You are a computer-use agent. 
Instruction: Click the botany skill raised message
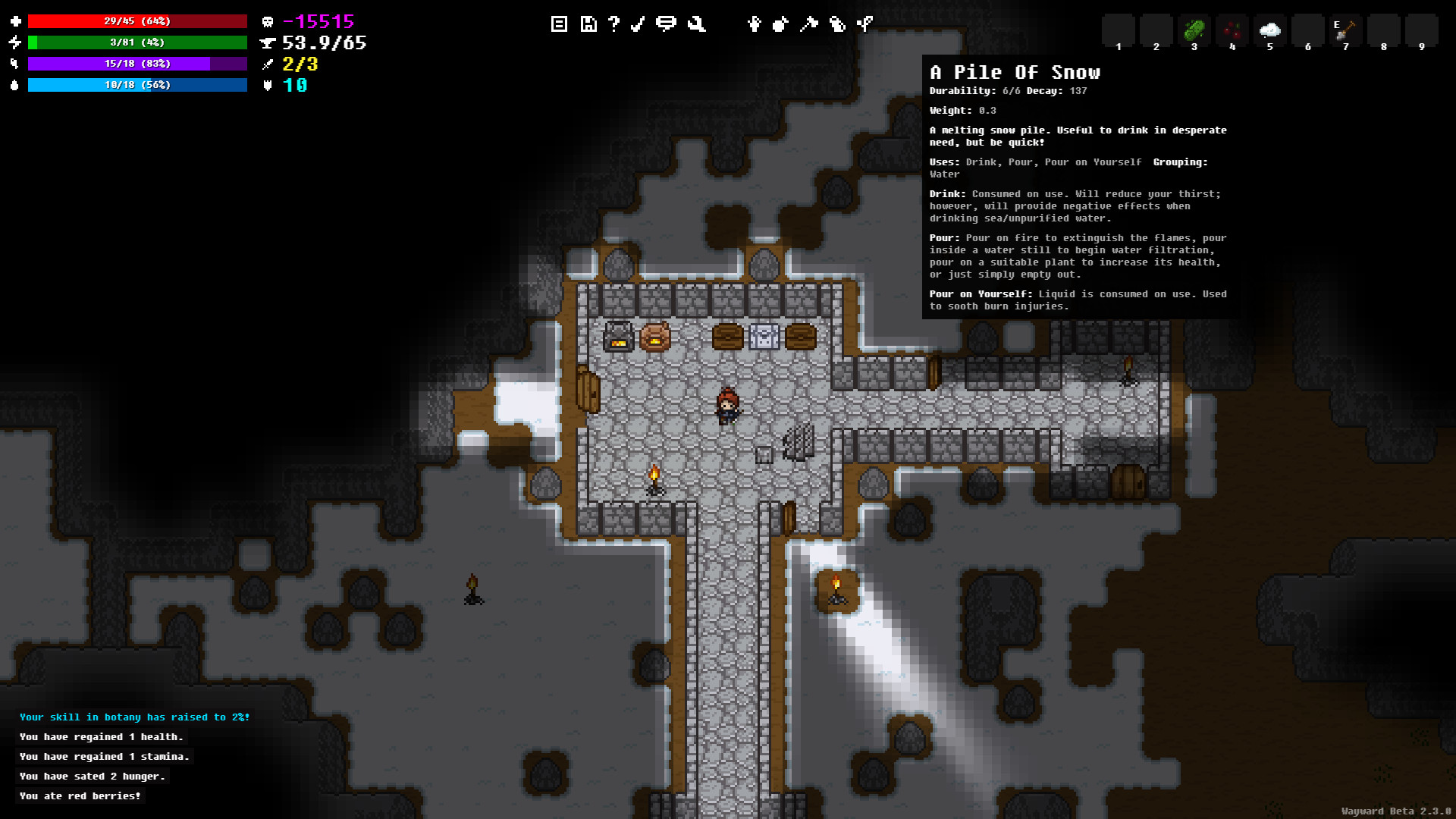(x=133, y=717)
